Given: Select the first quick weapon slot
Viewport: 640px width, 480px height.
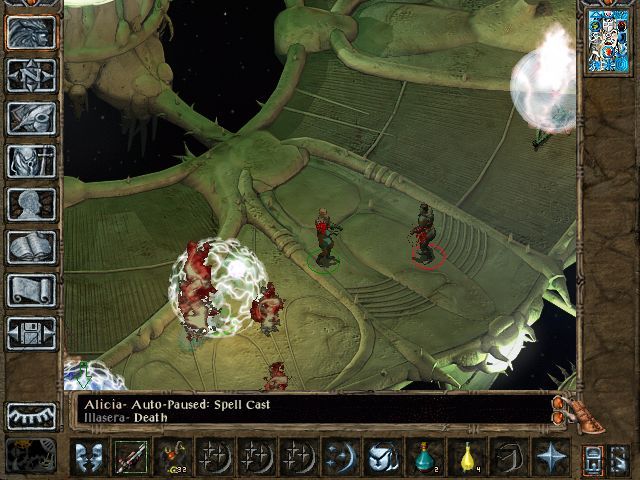Looking at the screenshot, I should 131,458.
